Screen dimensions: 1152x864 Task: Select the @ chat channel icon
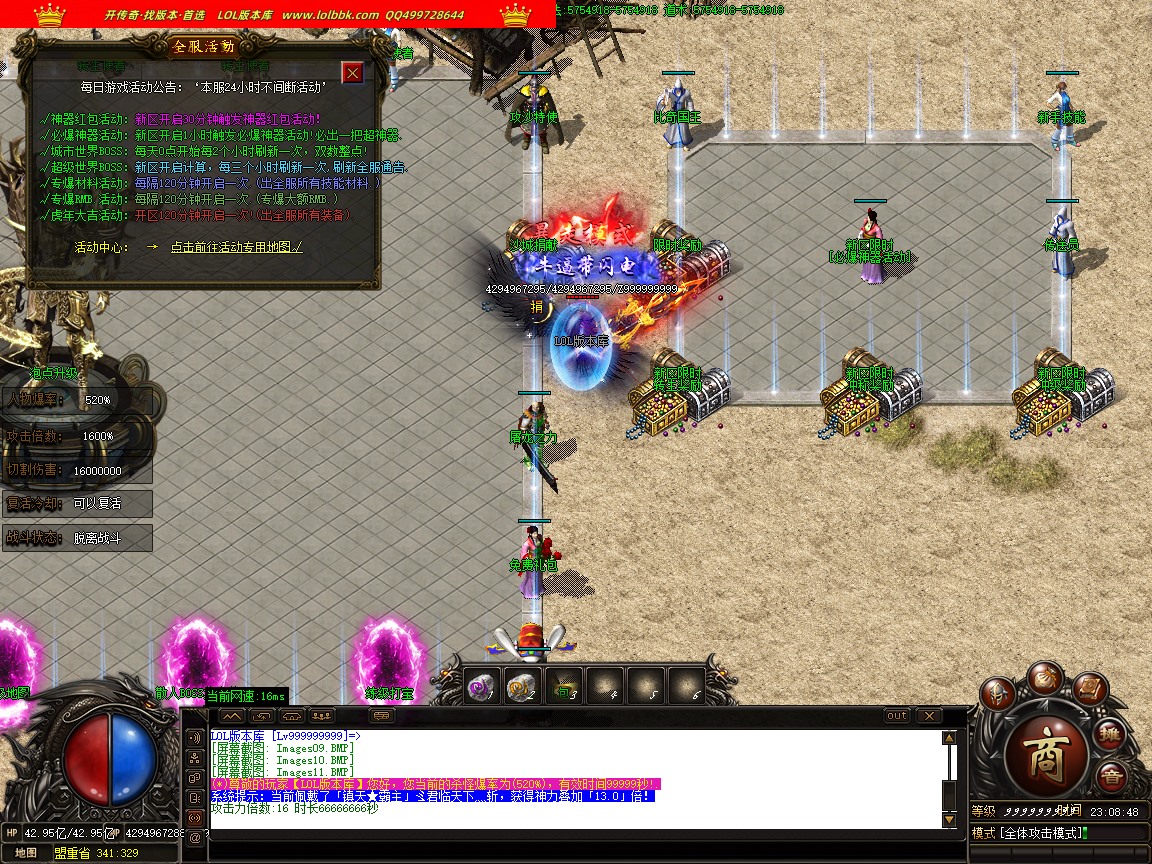coord(194,837)
